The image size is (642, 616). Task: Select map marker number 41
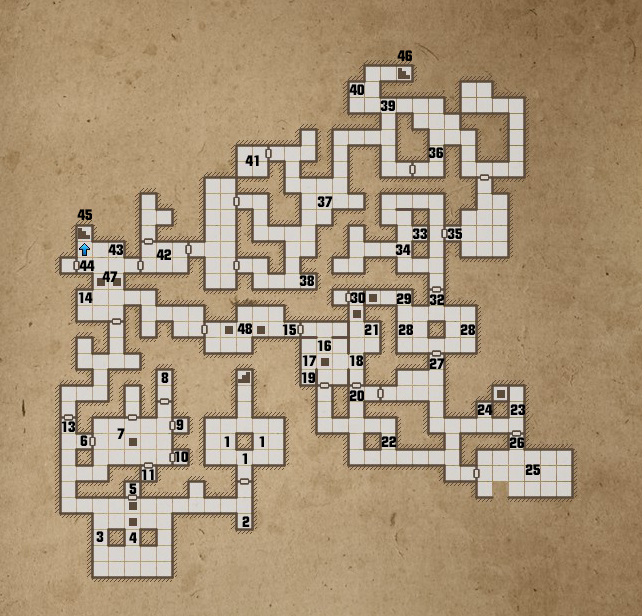coord(252,161)
